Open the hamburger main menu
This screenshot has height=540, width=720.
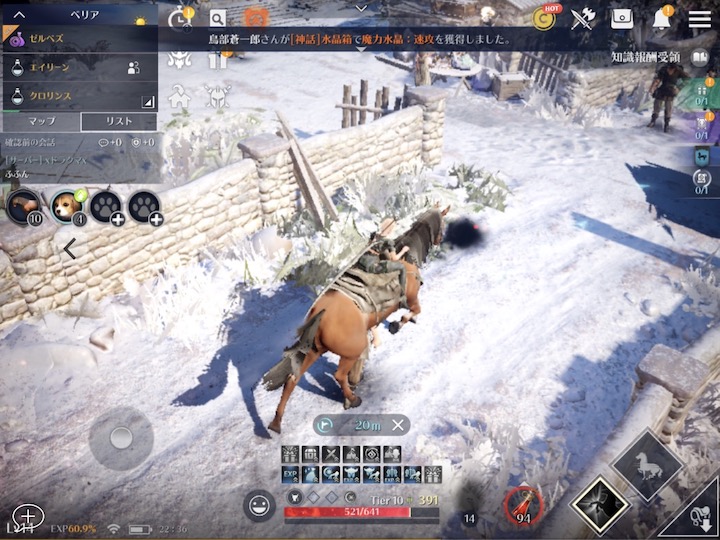click(700, 19)
